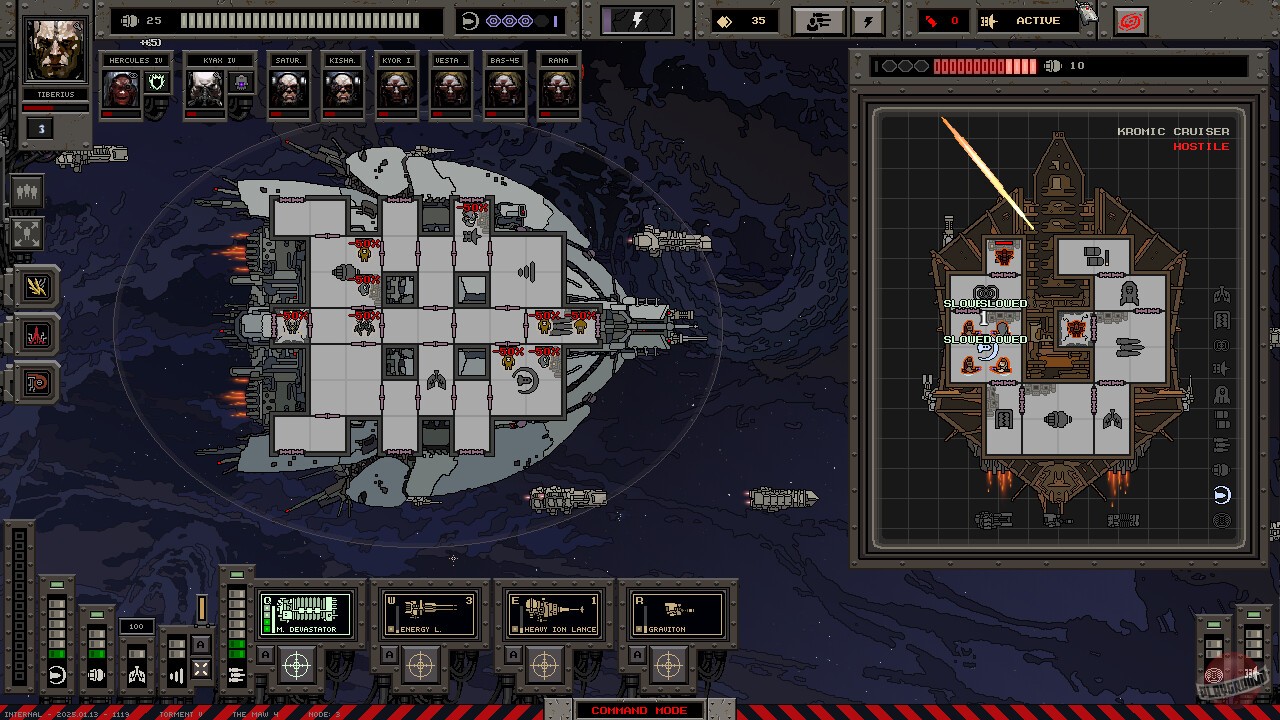1280x720 pixels.
Task: Pick the Rana crew portrait
Action: click(x=558, y=90)
